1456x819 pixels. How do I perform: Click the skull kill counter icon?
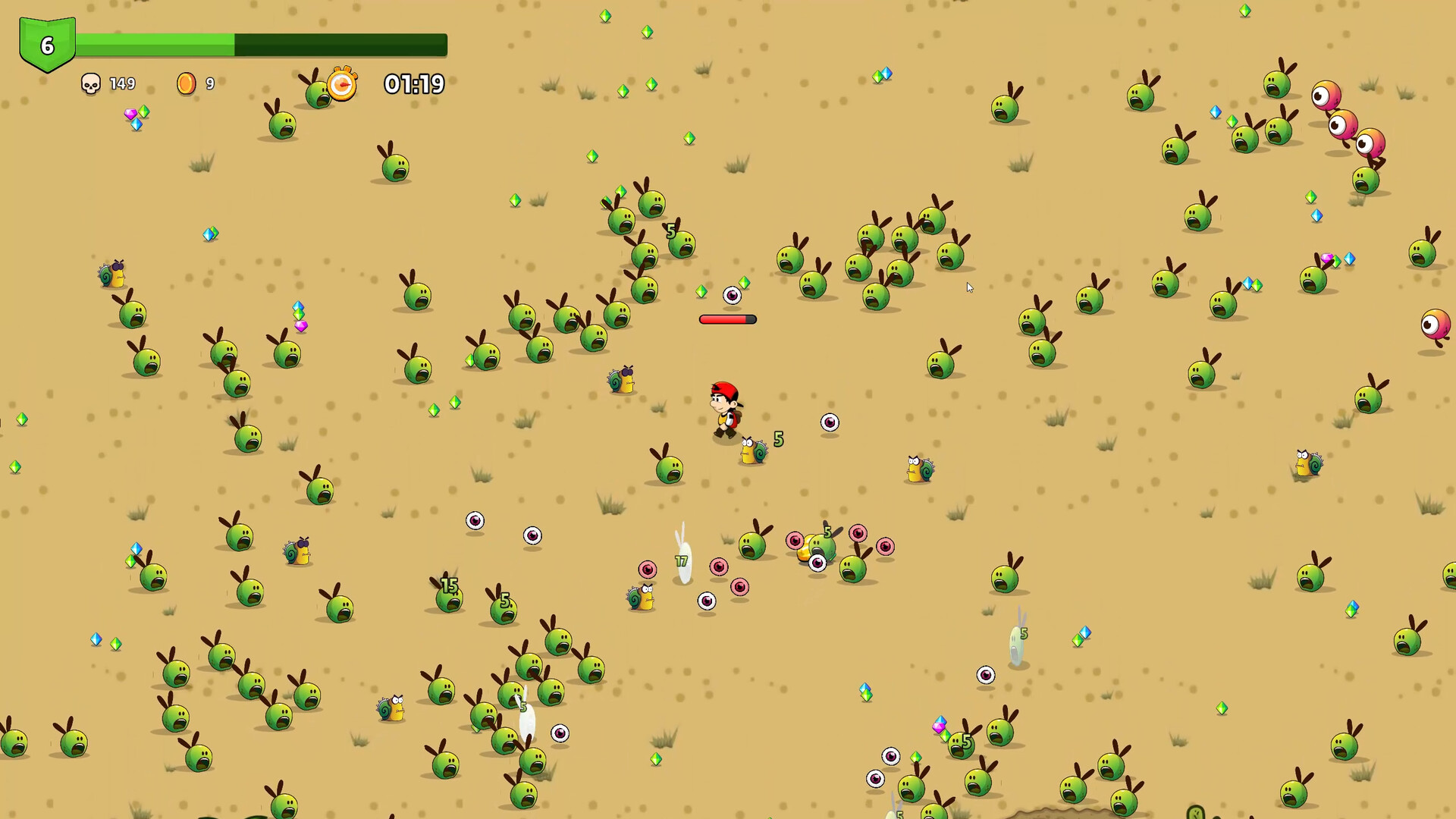coord(92,84)
